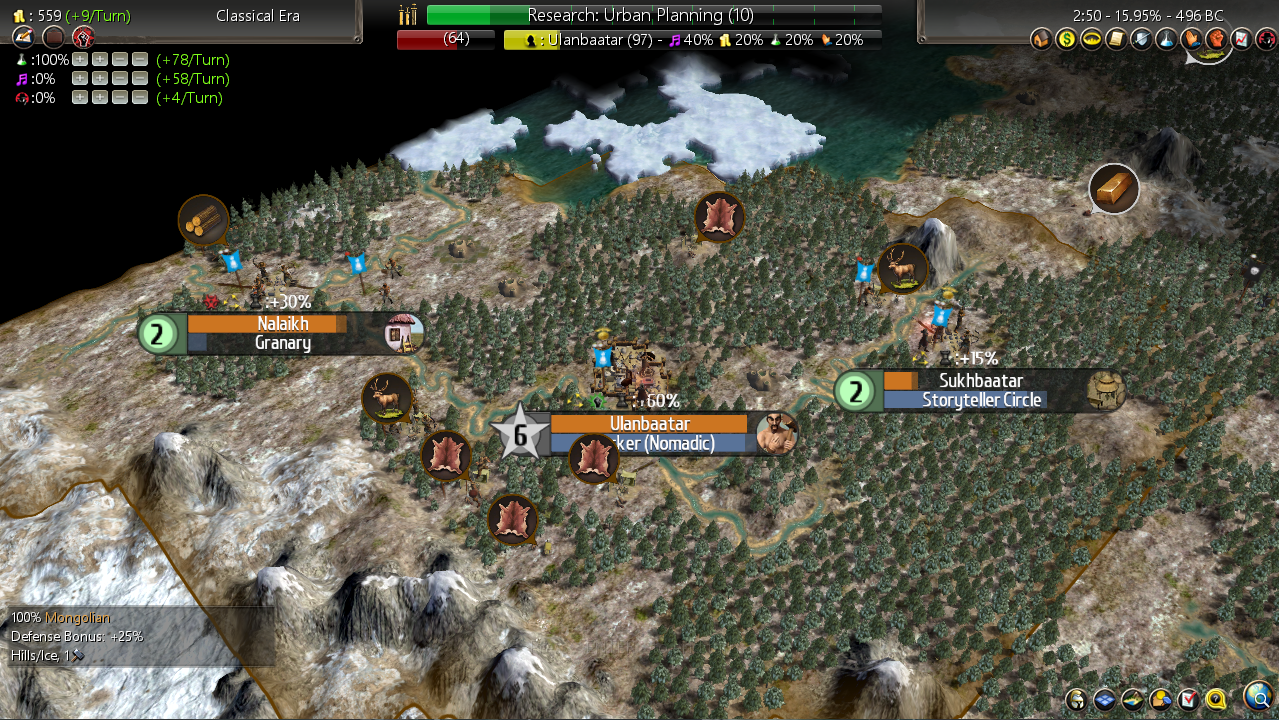Toggle the scores checklist button

[1188, 699]
